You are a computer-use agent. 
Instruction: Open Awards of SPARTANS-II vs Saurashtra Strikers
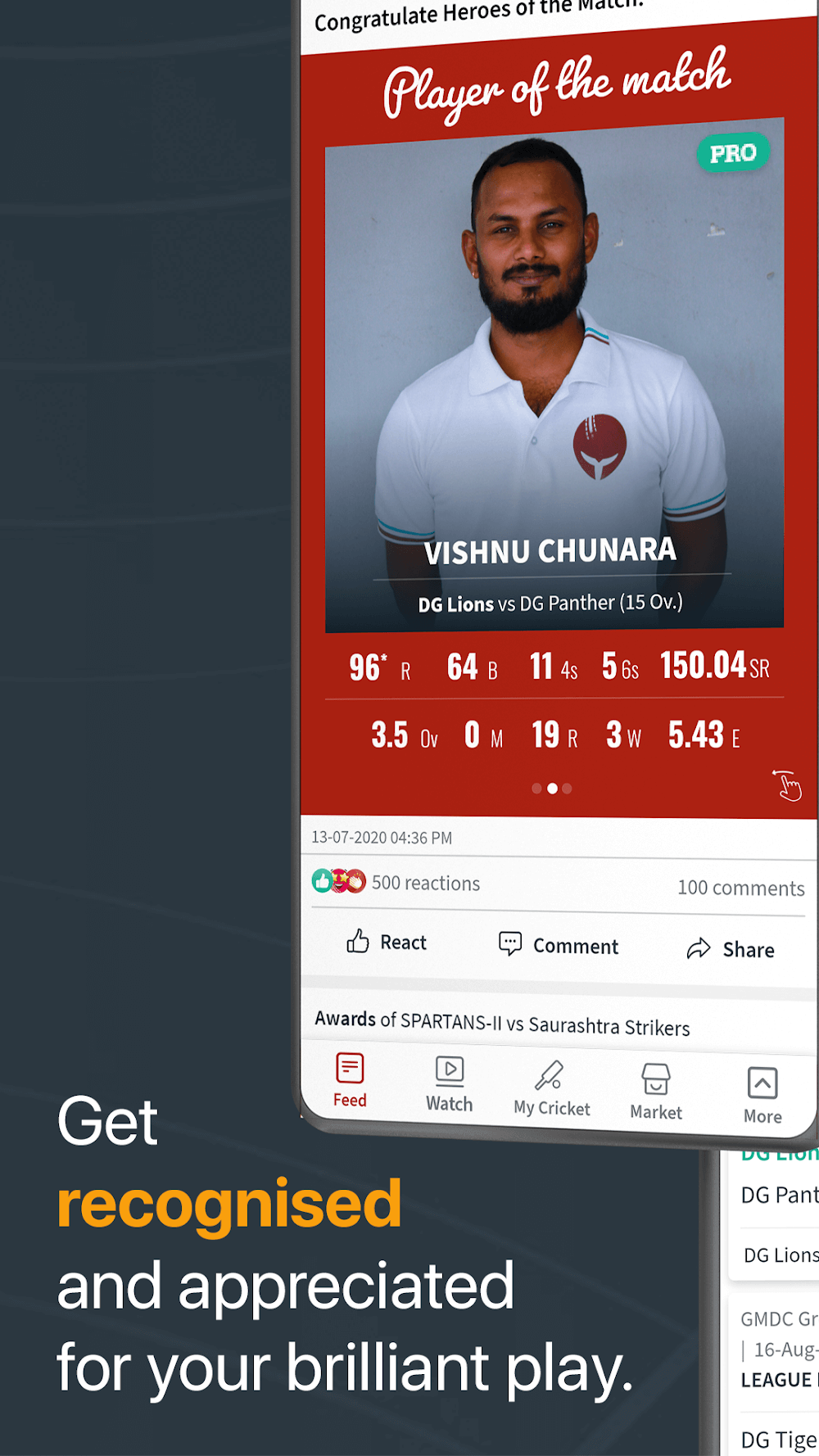point(502,1023)
